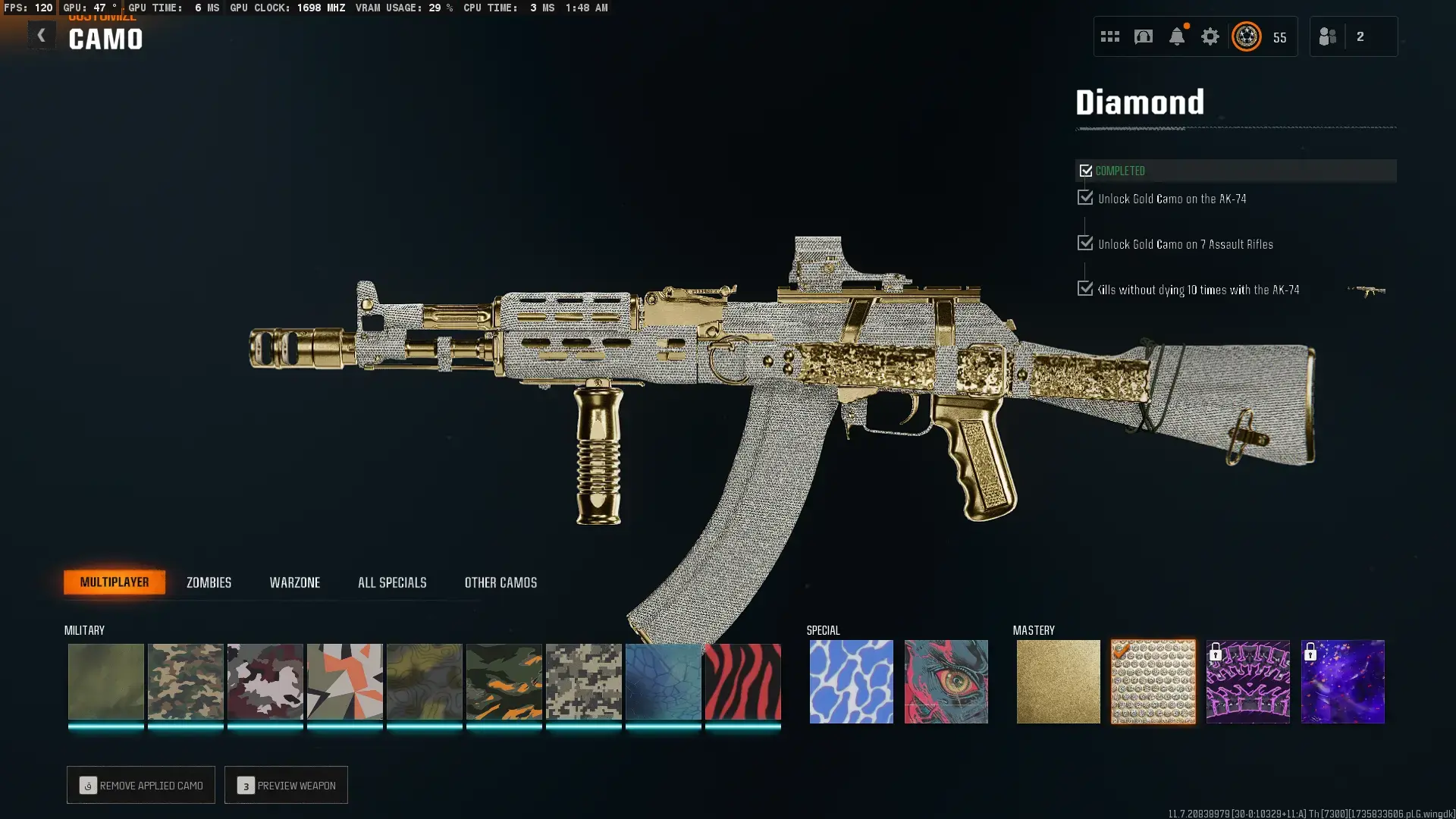Switch to the ZOMBIES tab
Screen dimensions: 1456x819
coord(208,582)
